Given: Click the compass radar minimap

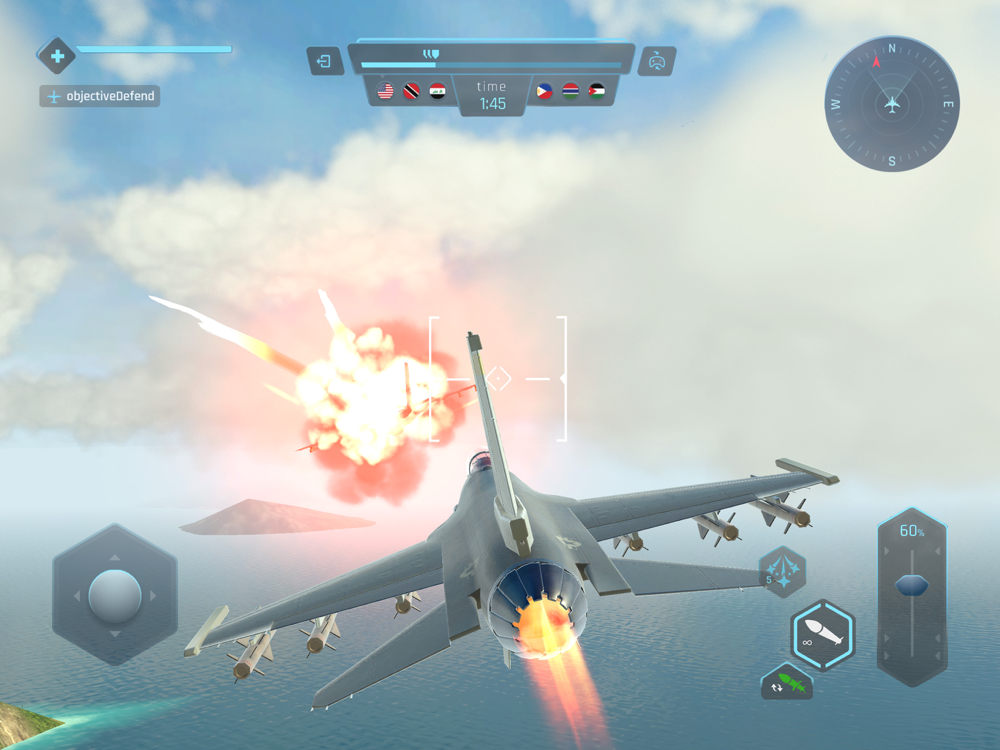Looking at the screenshot, I should tap(892, 104).
